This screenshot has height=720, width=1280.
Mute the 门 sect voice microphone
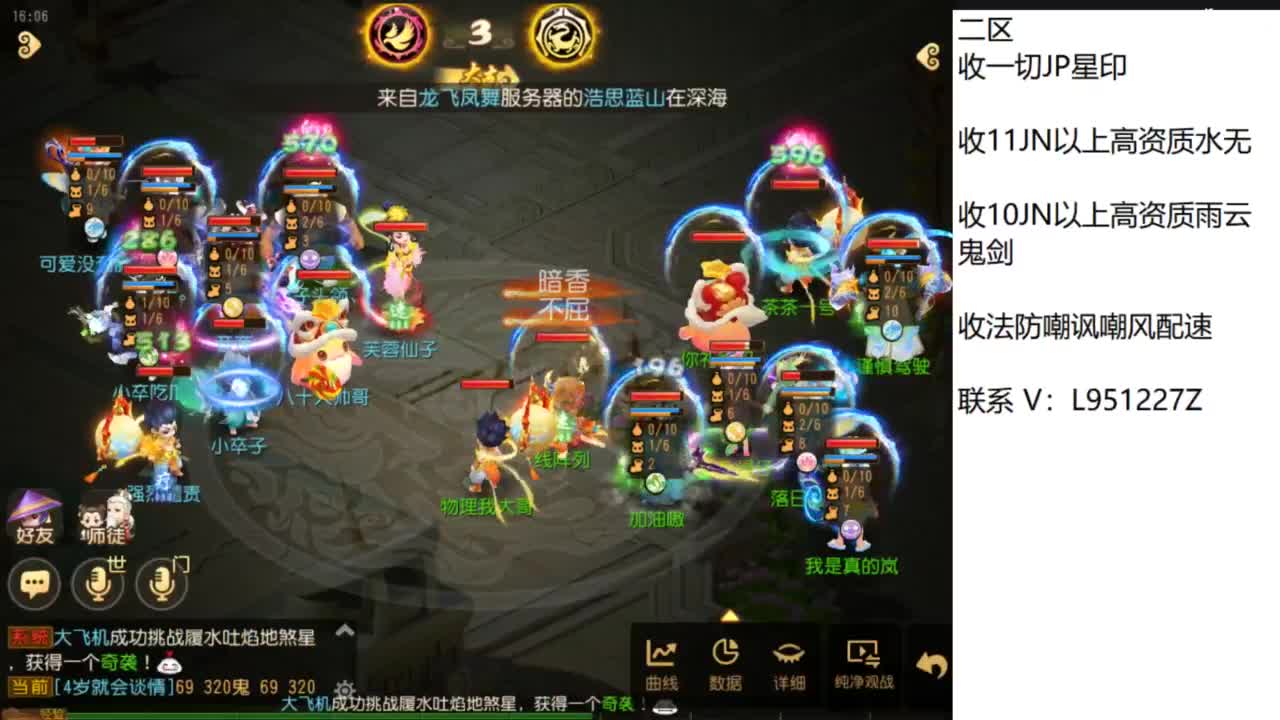point(158,583)
